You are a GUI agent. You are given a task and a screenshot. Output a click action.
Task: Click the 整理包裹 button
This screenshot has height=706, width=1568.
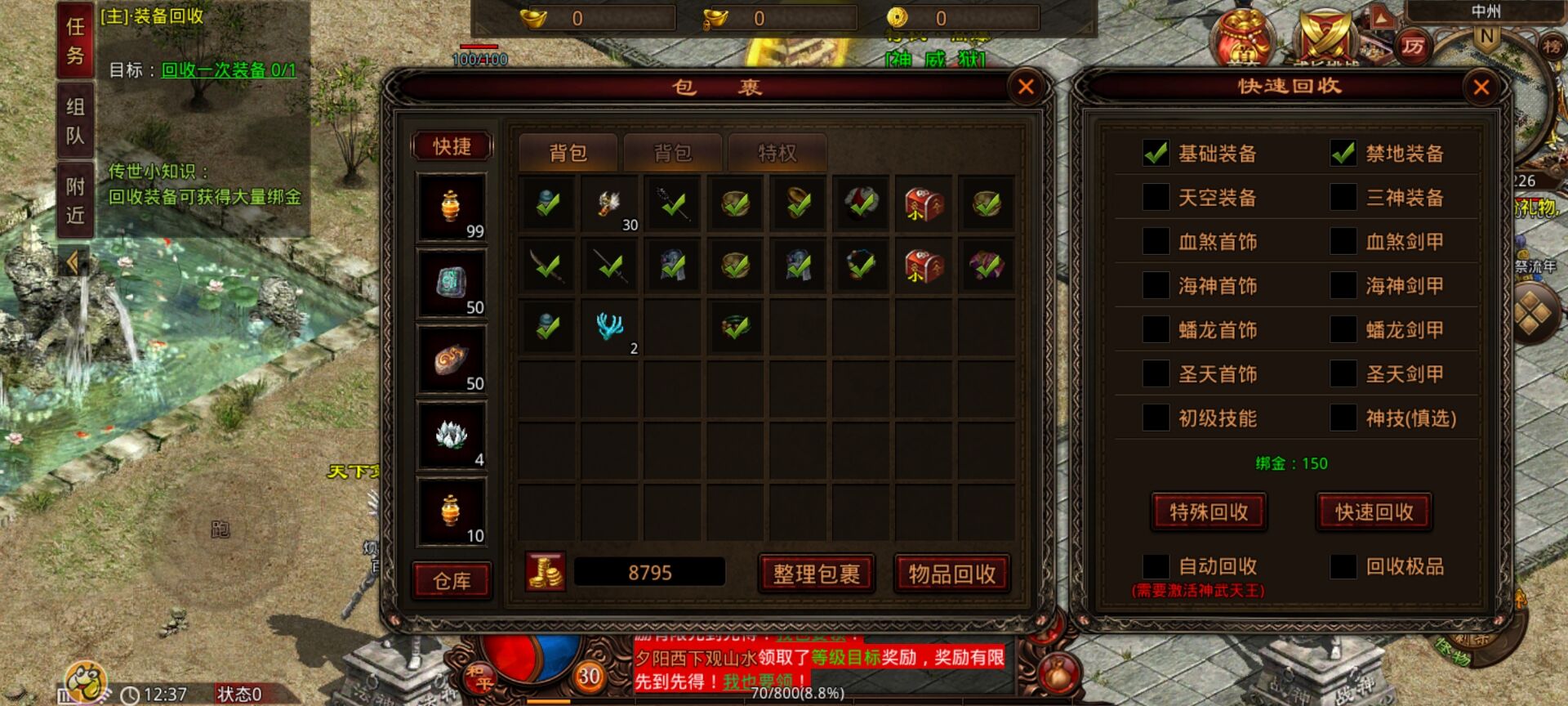(x=816, y=573)
